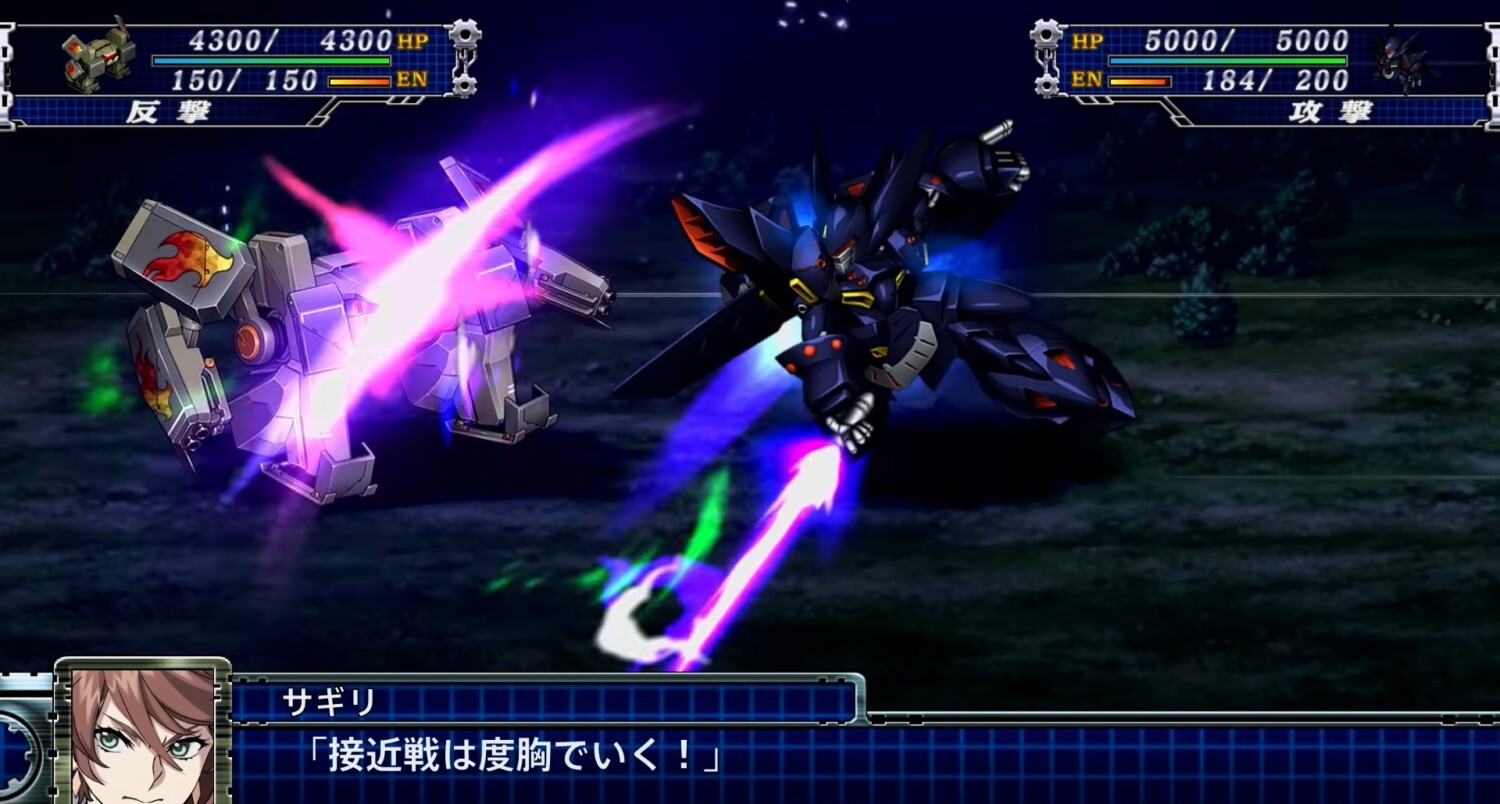Click the HP label on the left status panel
This screenshot has width=1500, height=804.
(x=413, y=40)
